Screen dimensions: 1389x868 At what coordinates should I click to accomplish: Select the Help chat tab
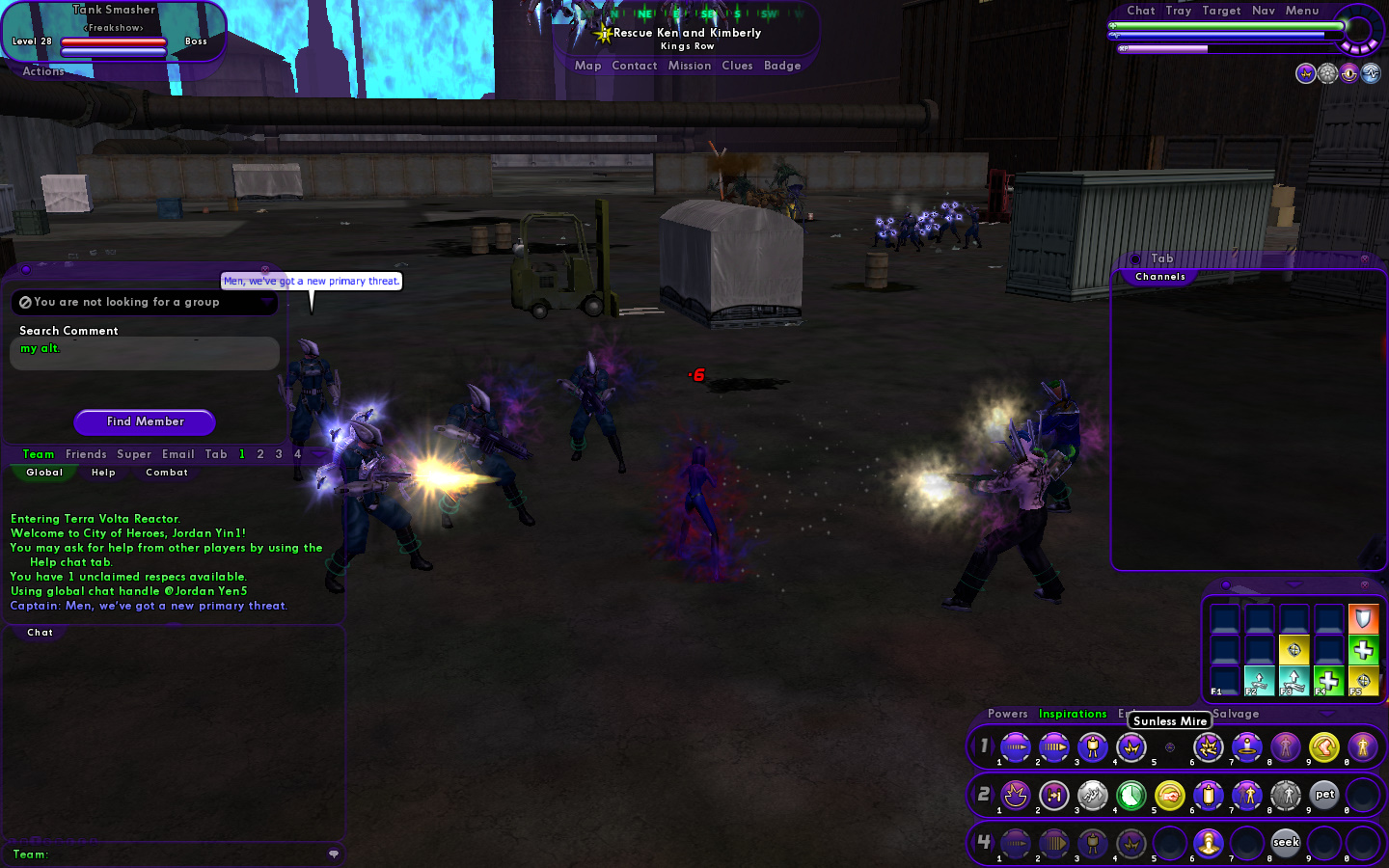[x=103, y=473]
